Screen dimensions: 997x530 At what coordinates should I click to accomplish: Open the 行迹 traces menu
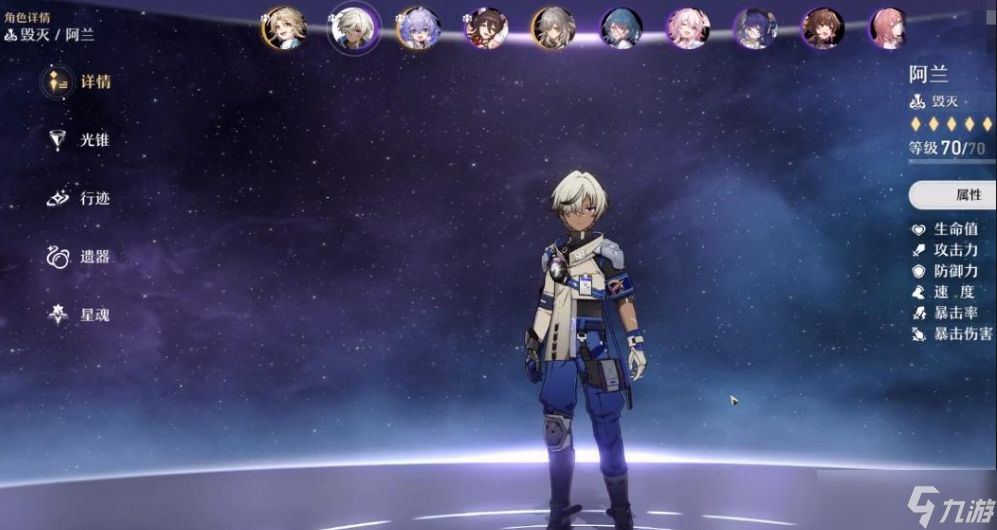80,198
